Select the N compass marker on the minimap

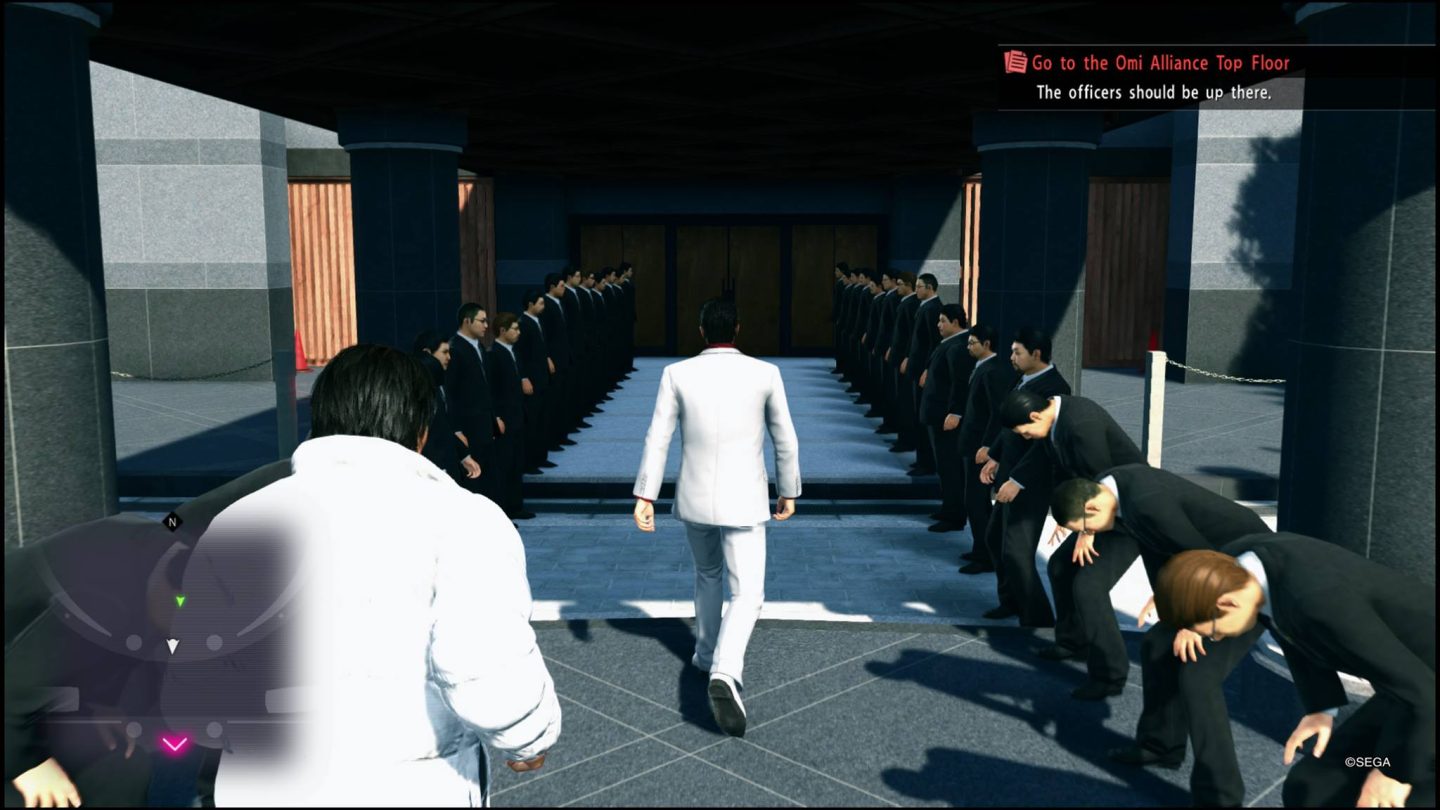pos(171,523)
